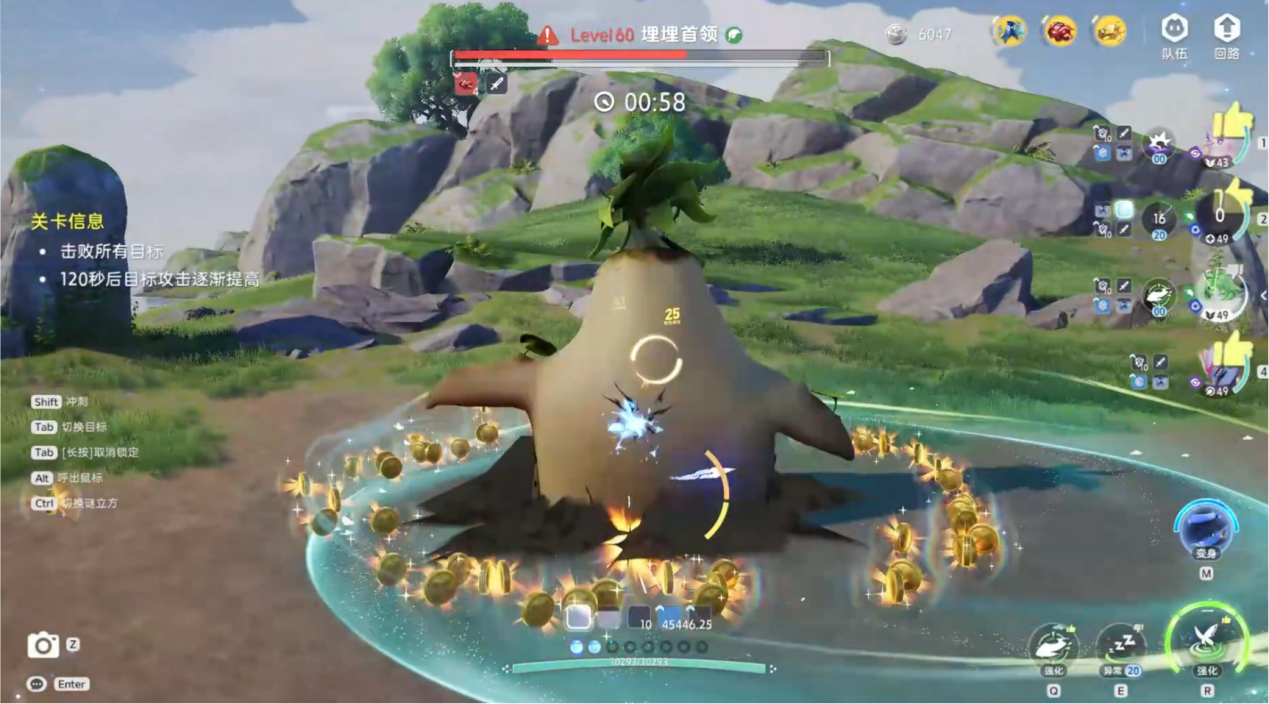Open the chat bubble icon
This screenshot has width=1269, height=704.
[37, 684]
